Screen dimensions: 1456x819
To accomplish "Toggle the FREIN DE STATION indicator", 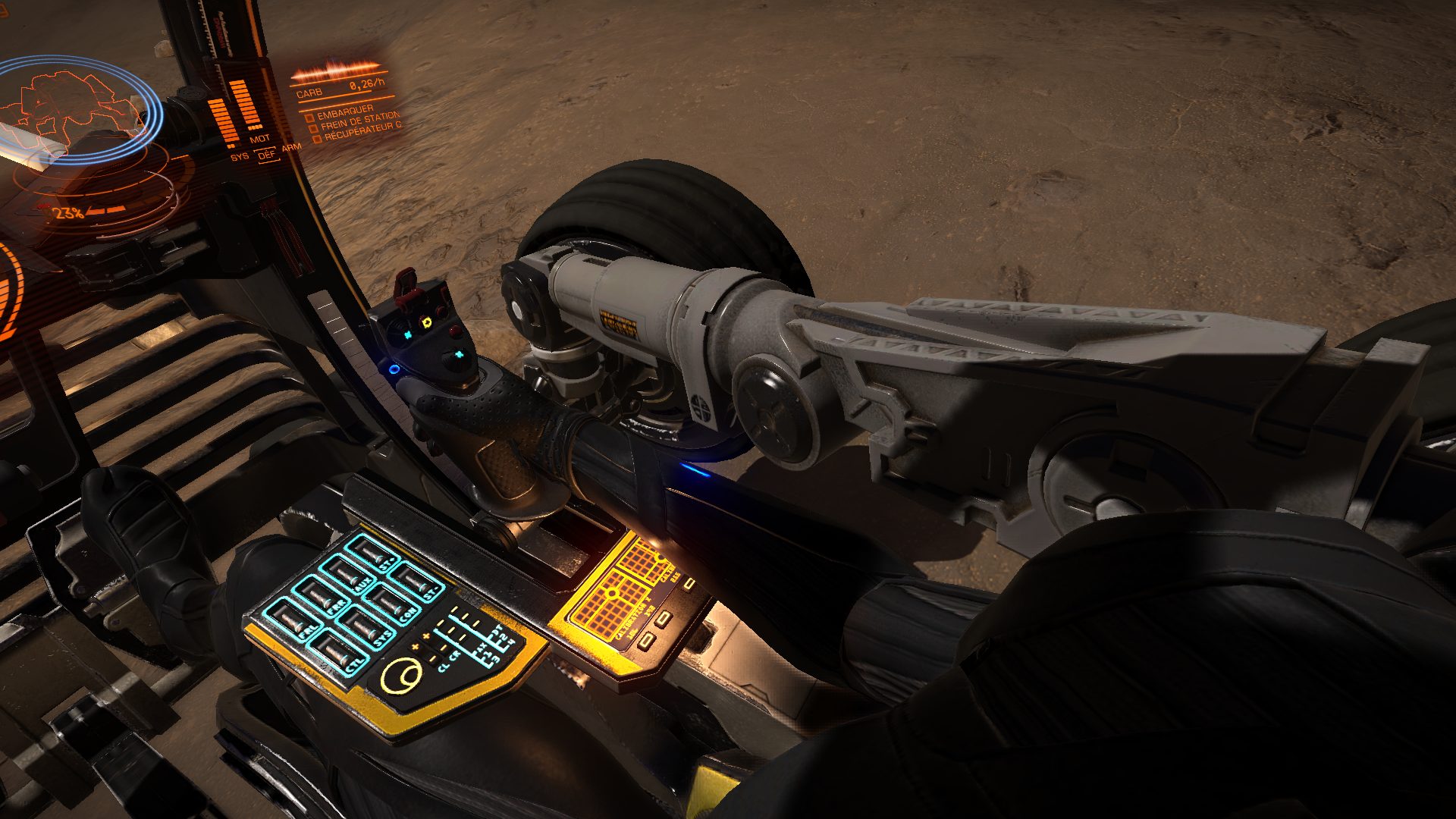I will pyautogui.click(x=314, y=129).
